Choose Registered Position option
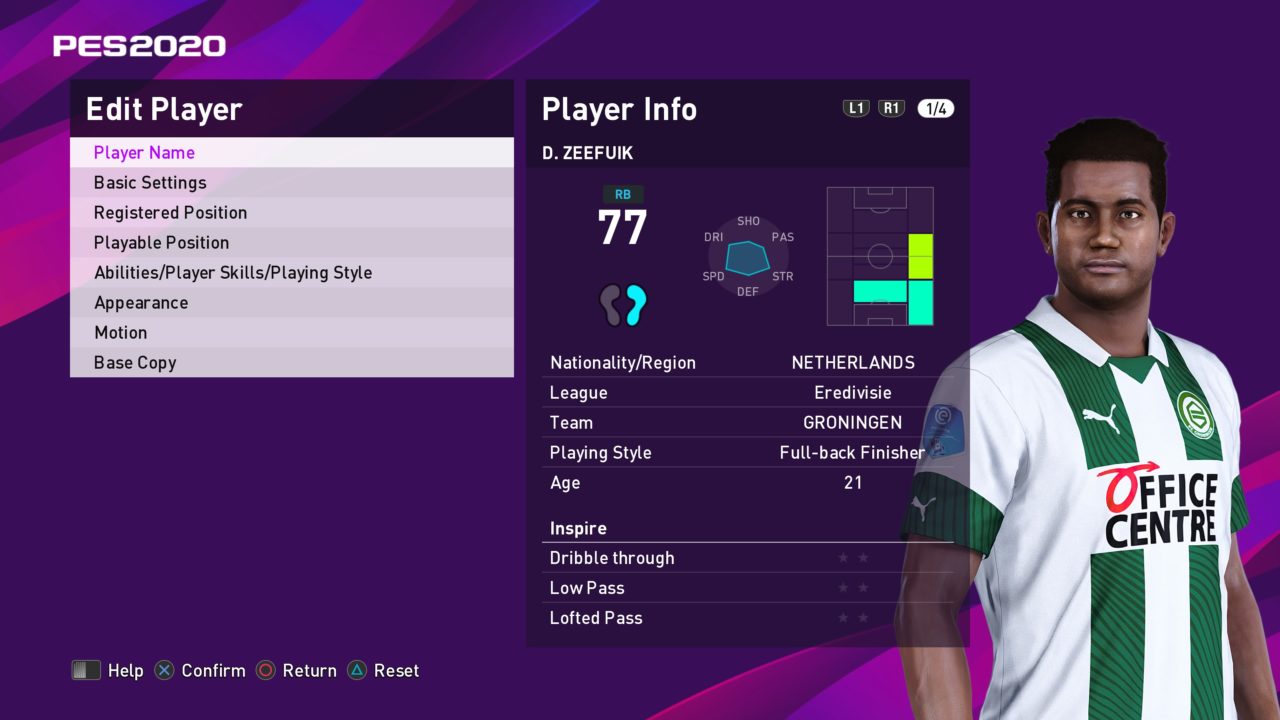Image resolution: width=1280 pixels, height=720 pixels. [170, 213]
